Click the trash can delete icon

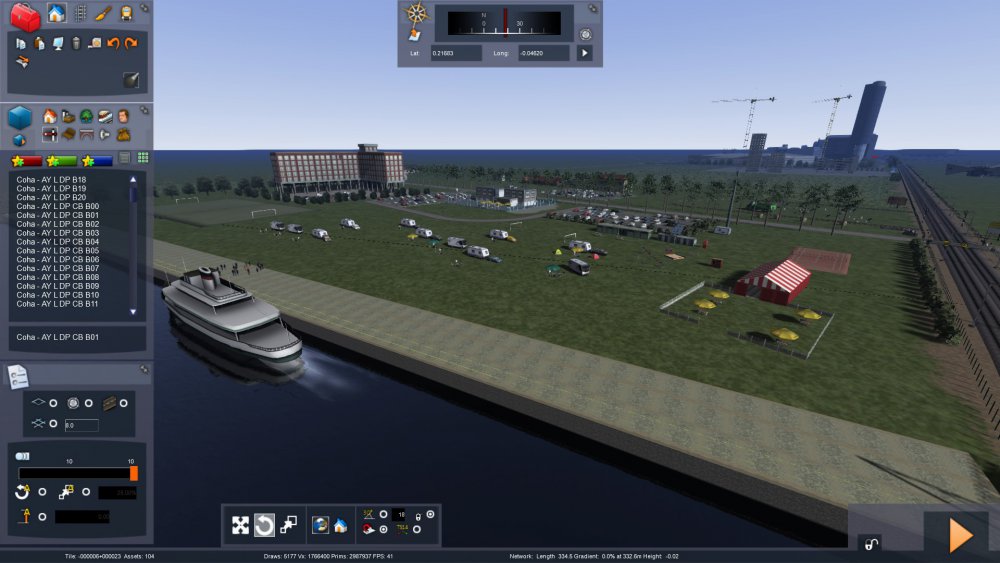76,43
